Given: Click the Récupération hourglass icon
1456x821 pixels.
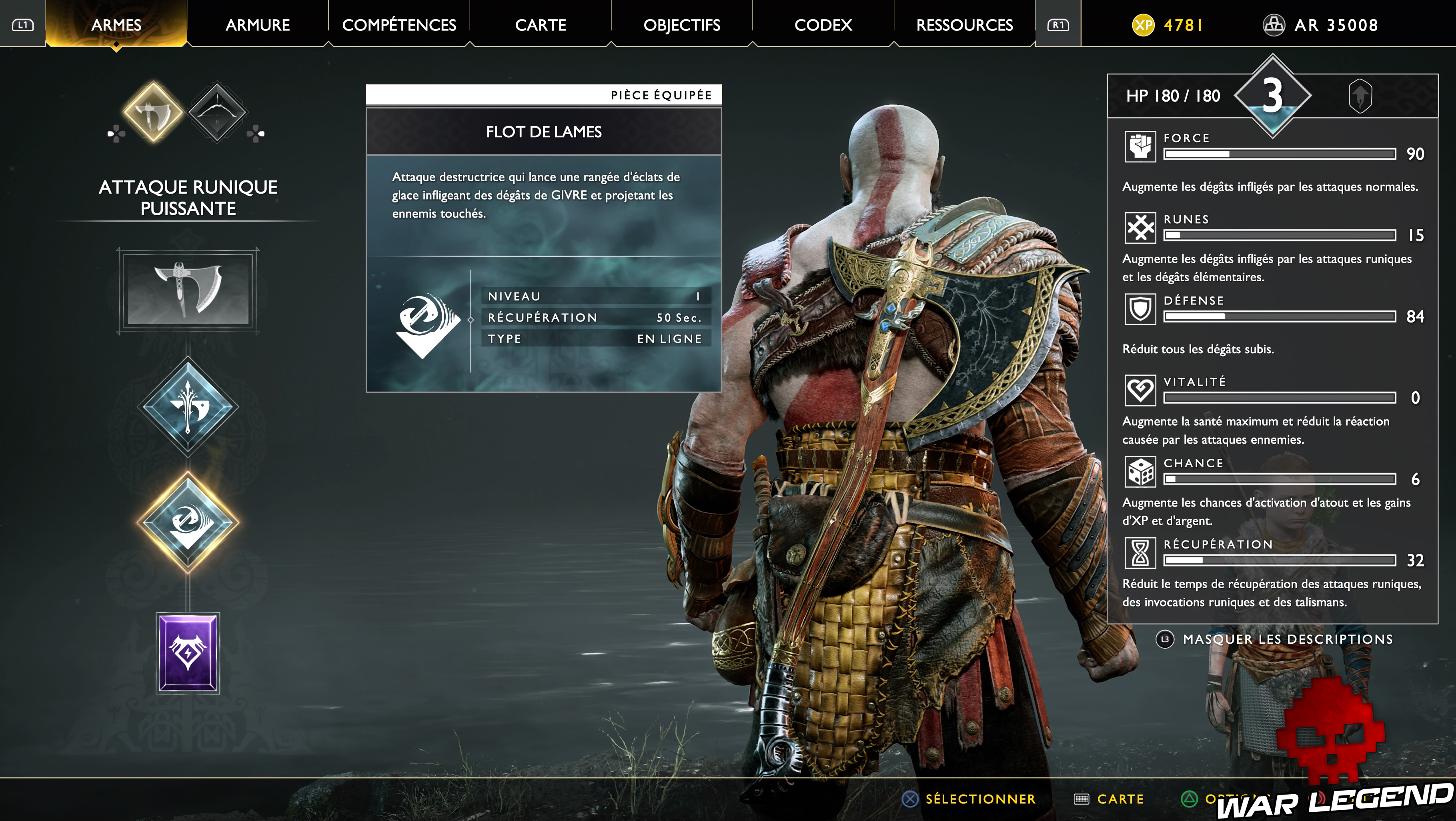Looking at the screenshot, I should point(1140,553).
